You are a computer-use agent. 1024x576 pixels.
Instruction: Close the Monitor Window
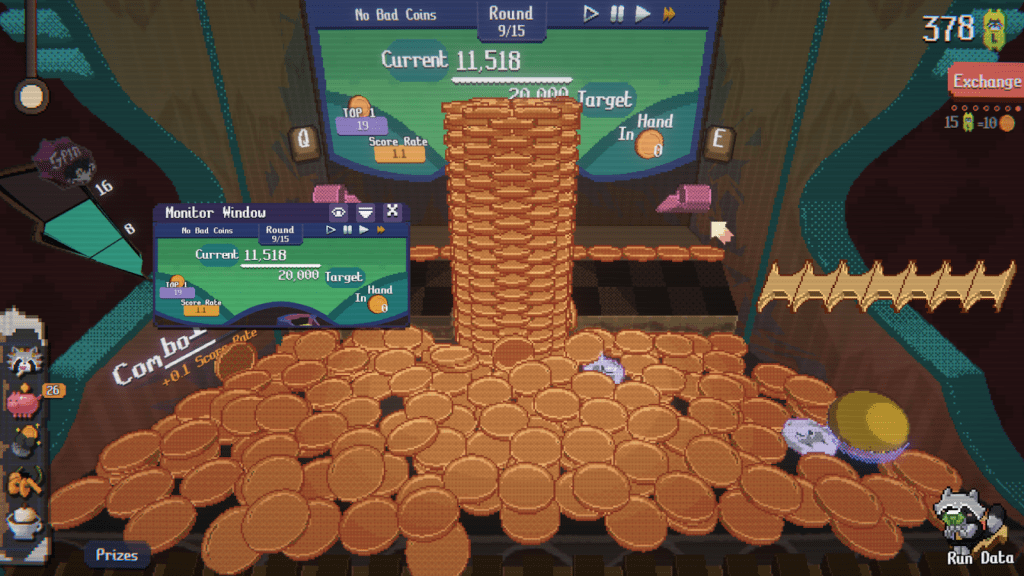(x=392, y=211)
